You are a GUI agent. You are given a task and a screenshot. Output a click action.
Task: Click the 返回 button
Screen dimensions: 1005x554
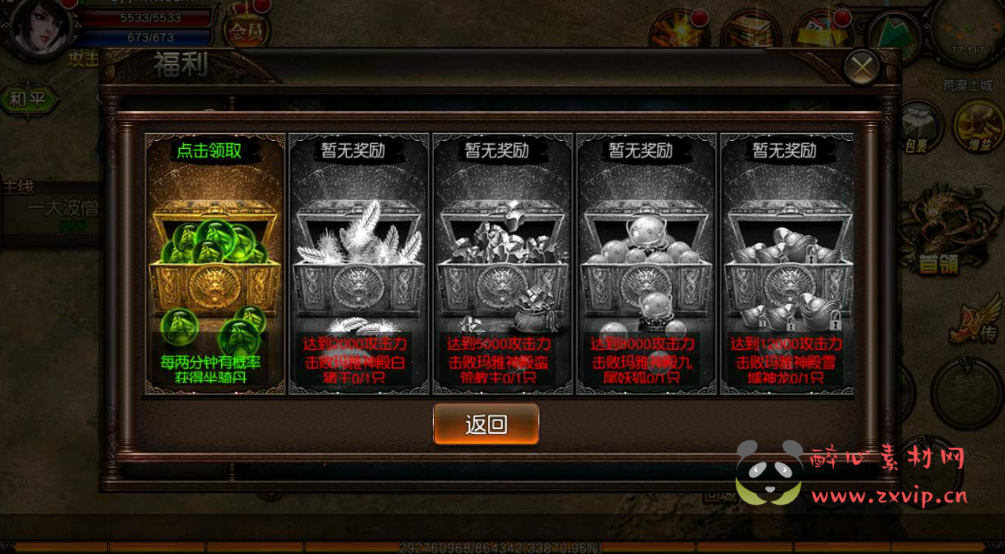tap(486, 424)
